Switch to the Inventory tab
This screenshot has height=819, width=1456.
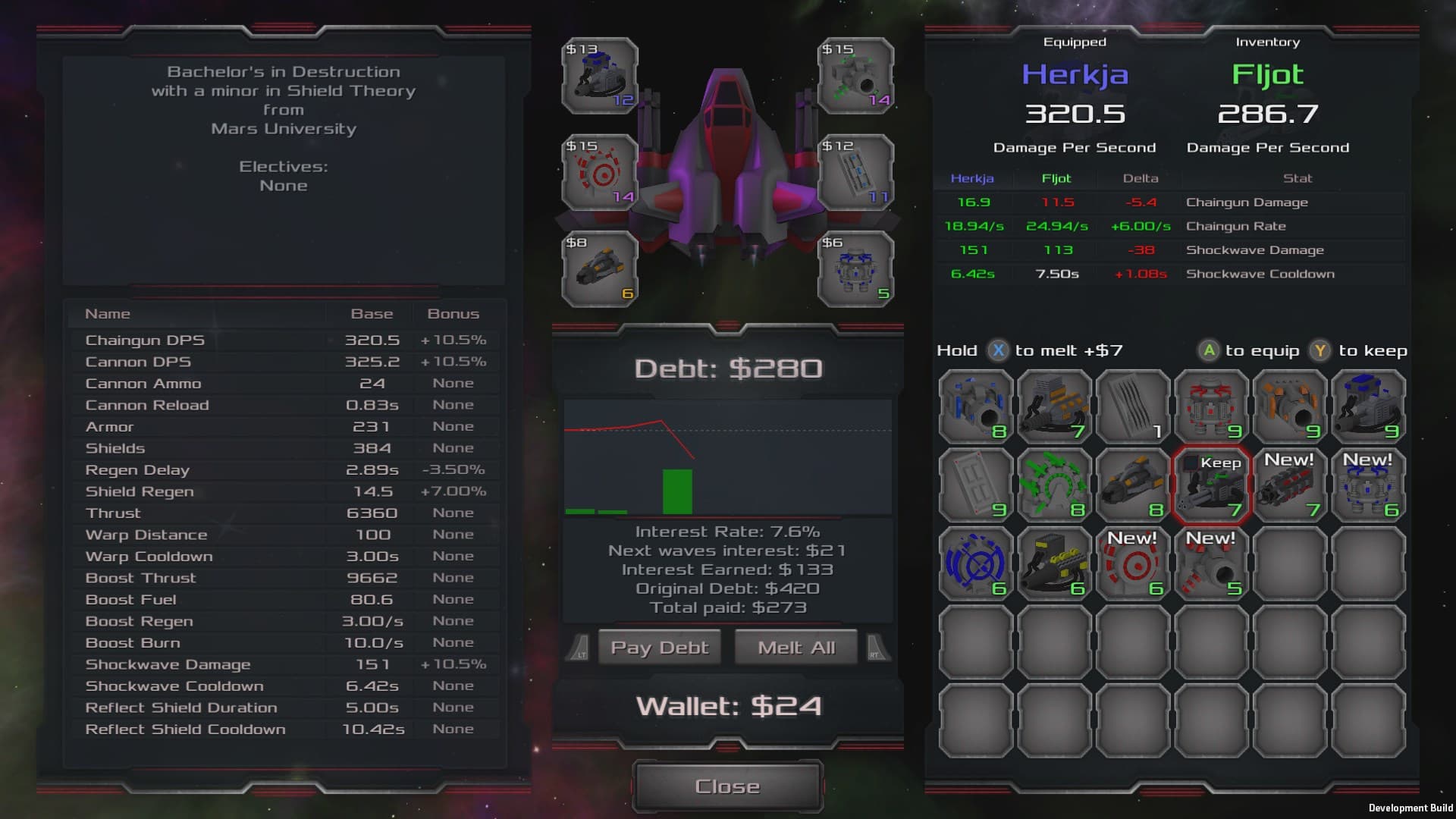pos(1267,42)
